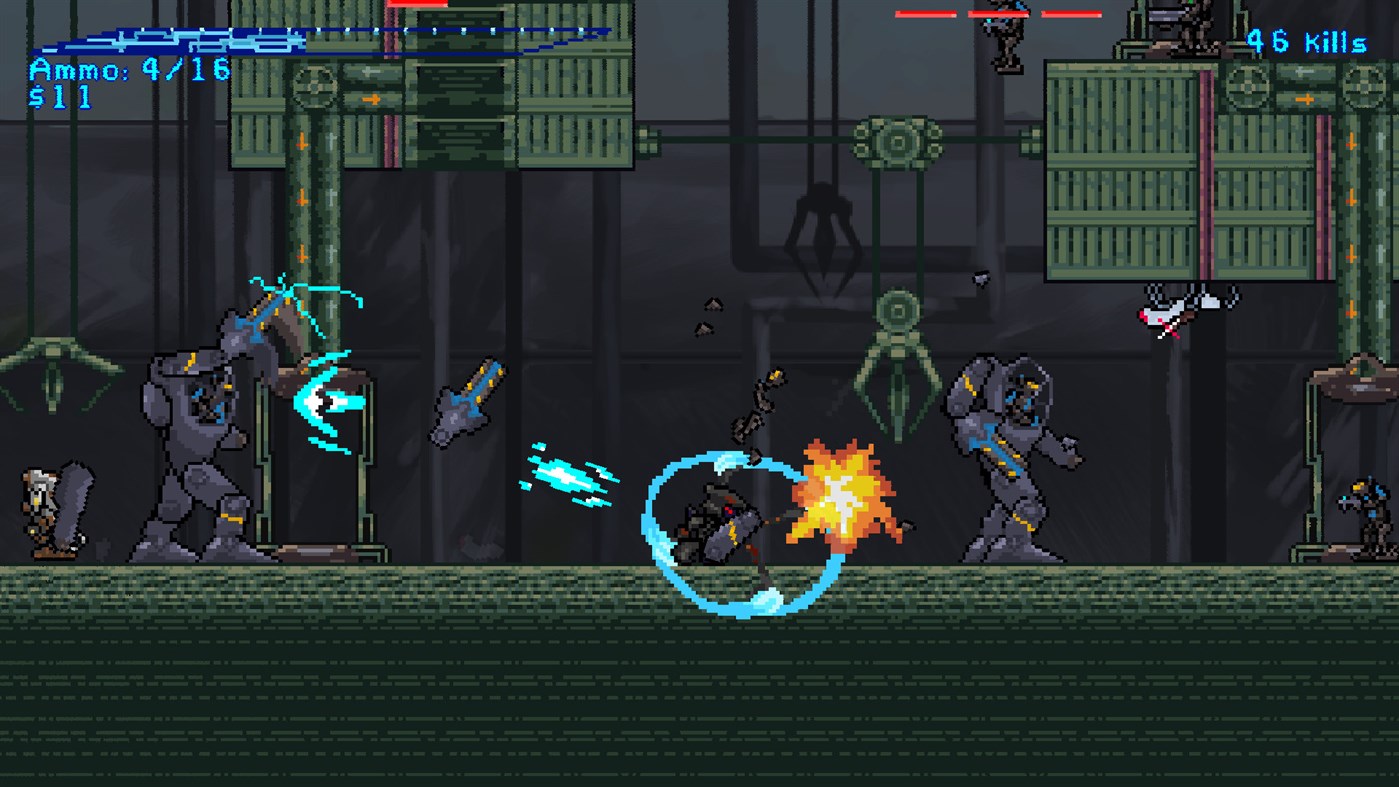This screenshot has height=787, width=1399.
Task: Select the leftmost red health bar top-right
Action: click(925, 13)
